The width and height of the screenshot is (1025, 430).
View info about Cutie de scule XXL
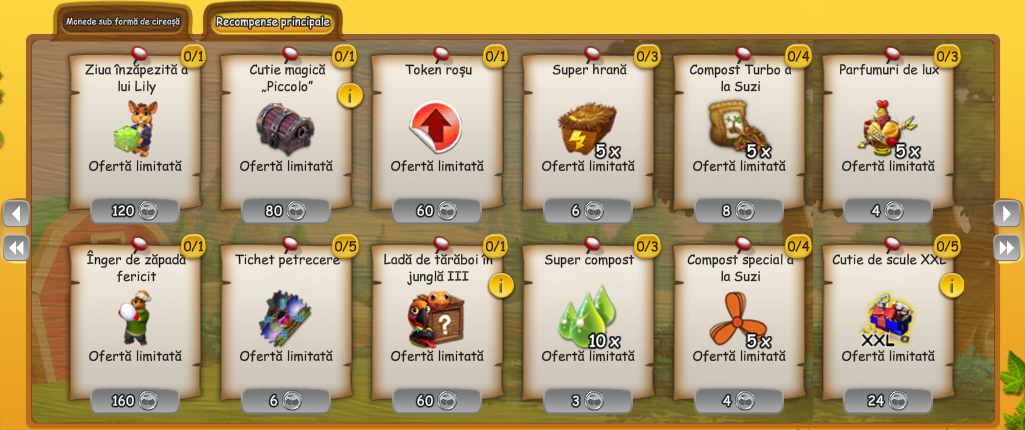(x=952, y=285)
